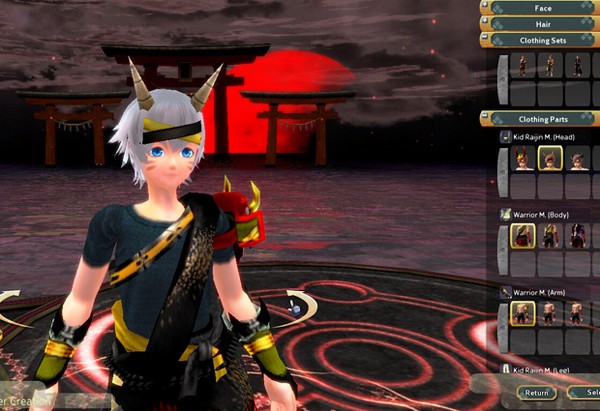The width and height of the screenshot is (600, 411).
Task: Collapse the Clothing Parts section
Action: [x=543, y=118]
